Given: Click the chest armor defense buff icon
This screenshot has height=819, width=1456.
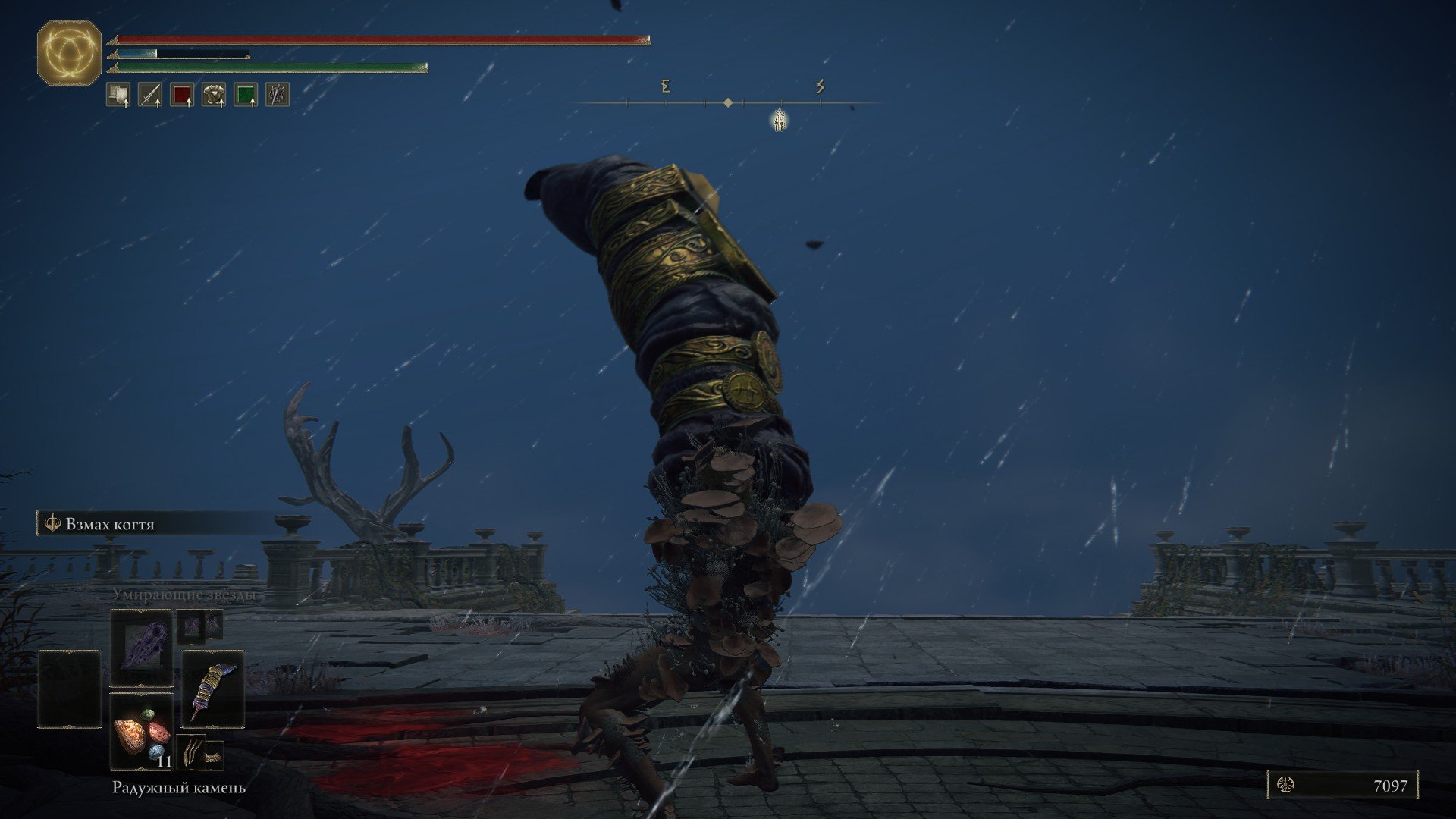Looking at the screenshot, I should click(x=214, y=95).
